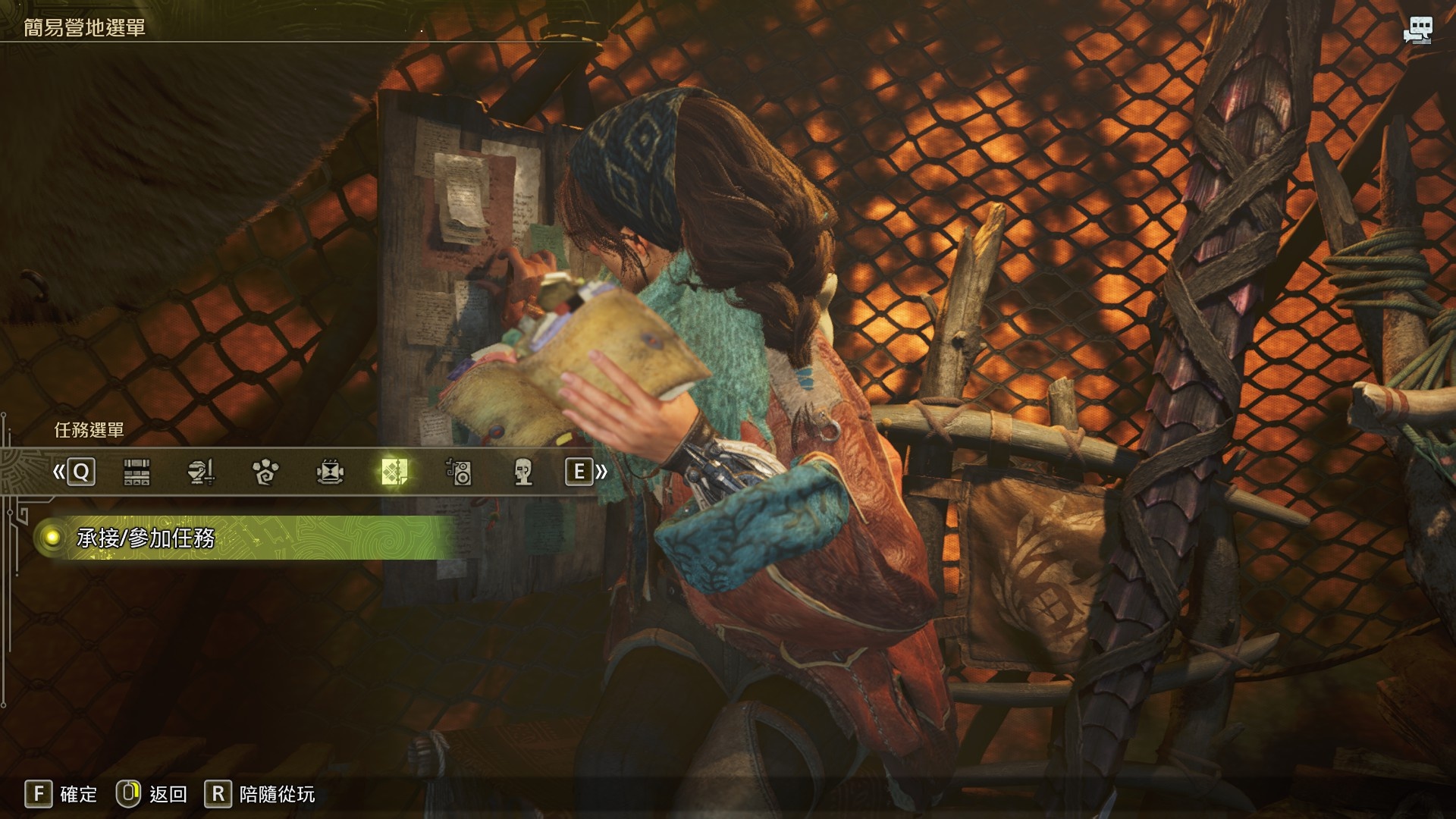Open the hourglass rest tab
This screenshot has height=819, width=1456.
pyautogui.click(x=330, y=472)
